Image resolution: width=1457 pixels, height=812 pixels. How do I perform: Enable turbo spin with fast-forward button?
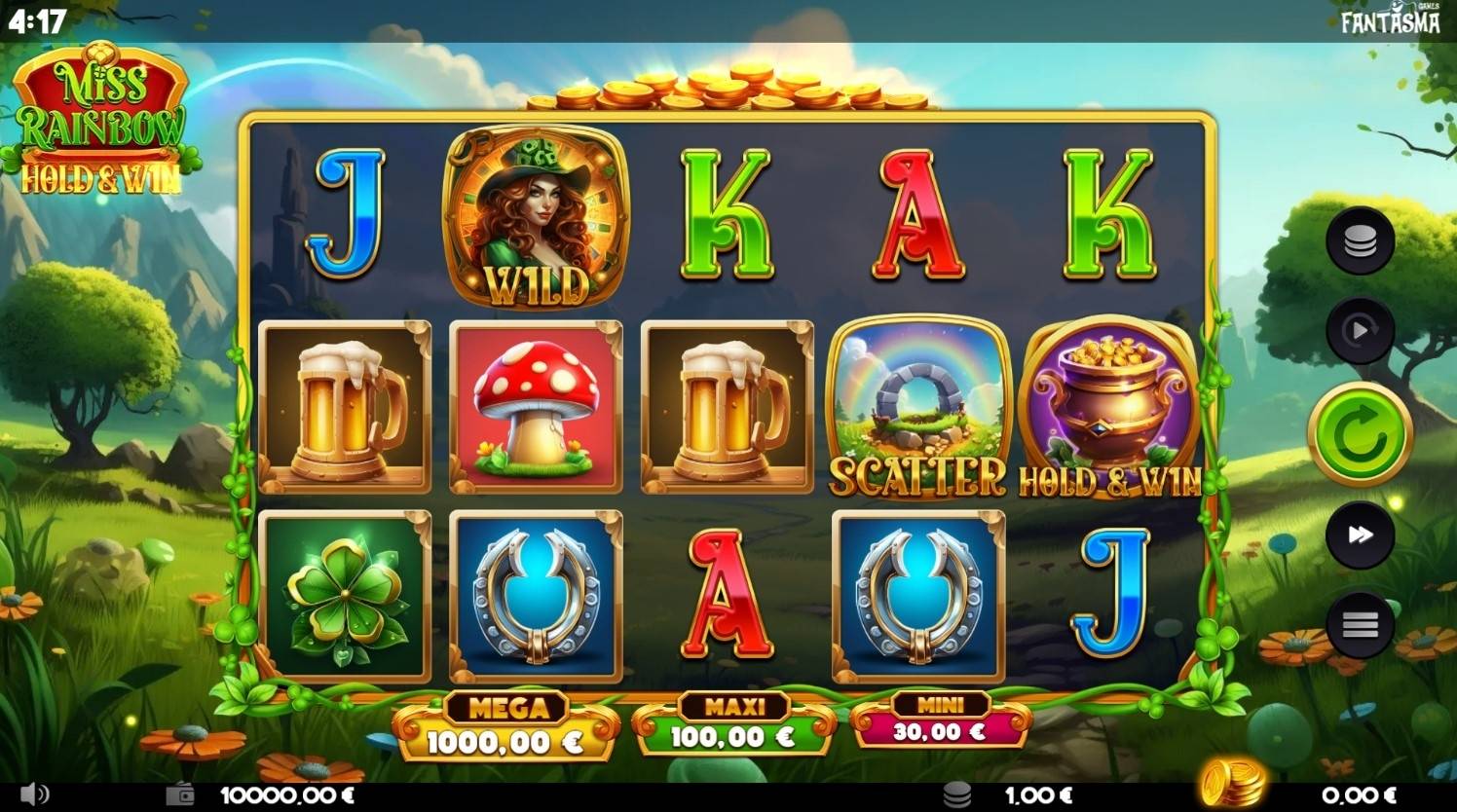(x=1360, y=535)
